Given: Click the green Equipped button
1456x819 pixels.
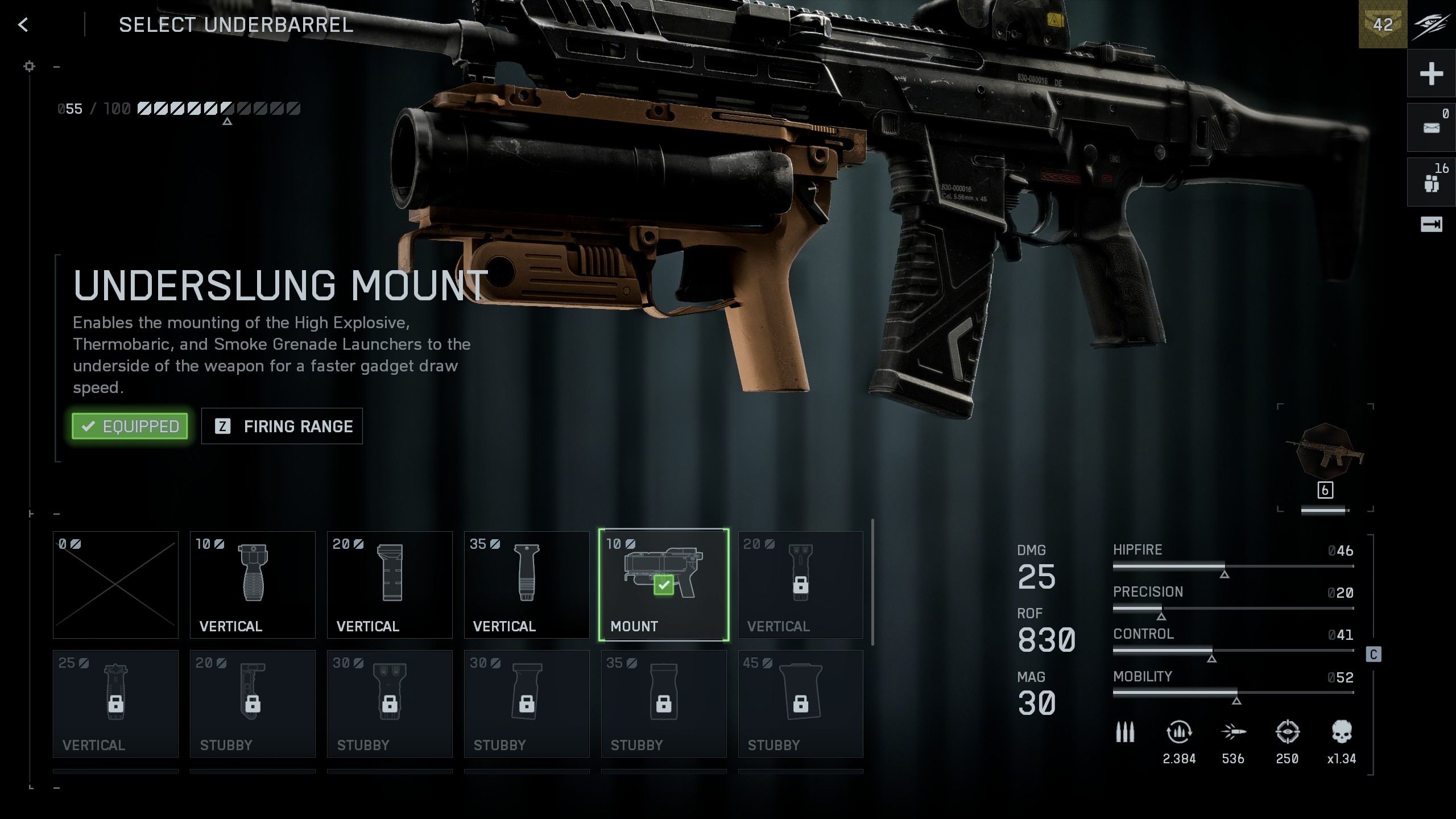Looking at the screenshot, I should click(x=130, y=426).
